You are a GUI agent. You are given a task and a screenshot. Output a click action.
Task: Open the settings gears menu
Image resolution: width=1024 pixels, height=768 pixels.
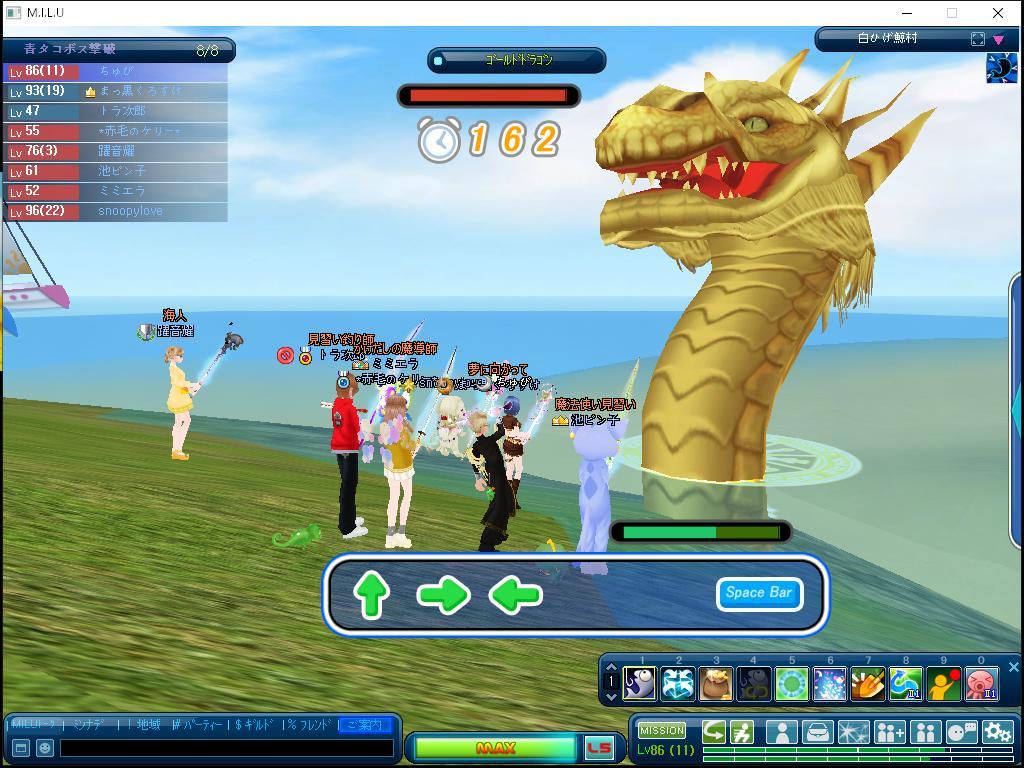point(997,733)
